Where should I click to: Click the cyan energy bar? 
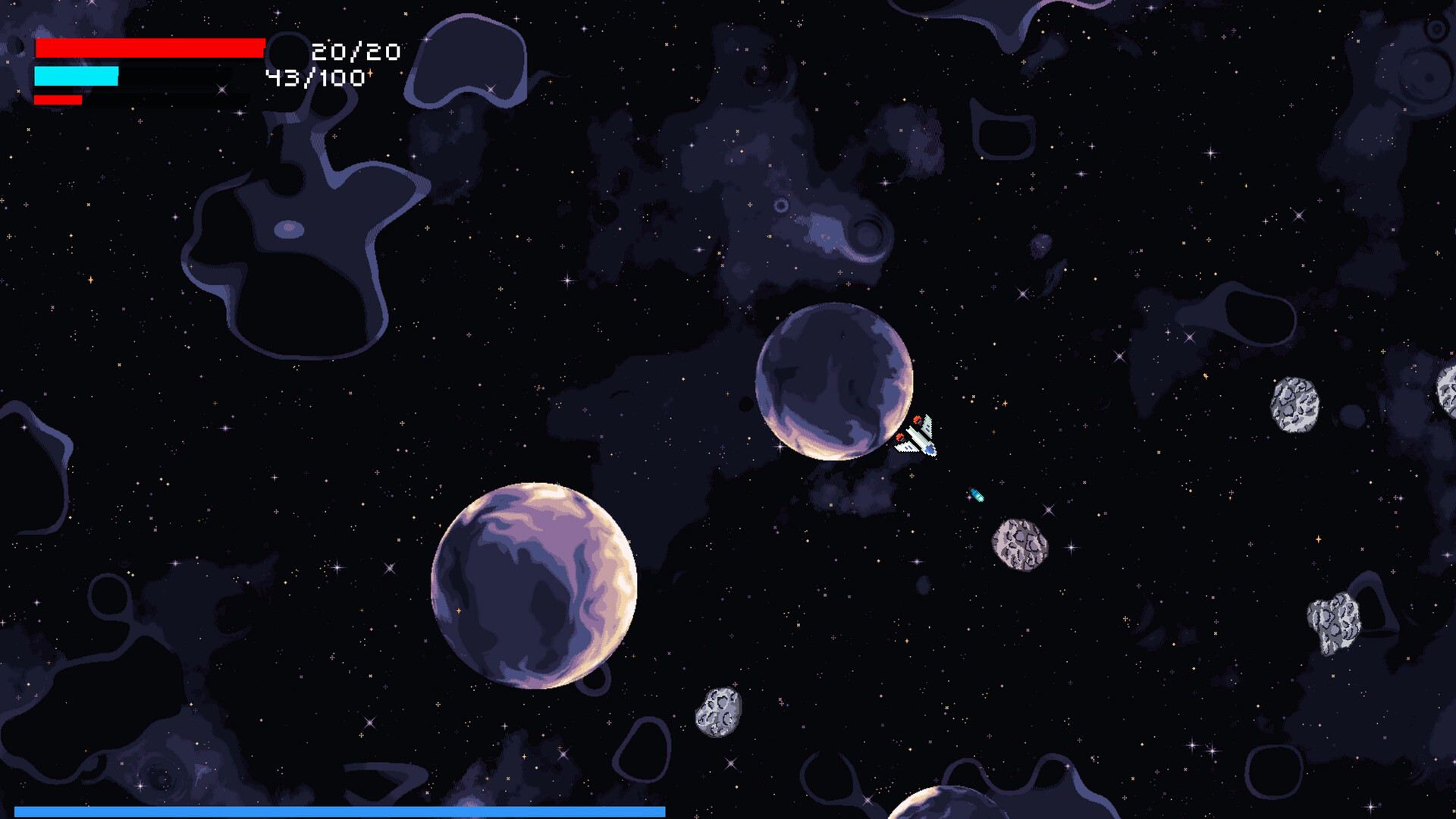pyautogui.click(x=76, y=76)
